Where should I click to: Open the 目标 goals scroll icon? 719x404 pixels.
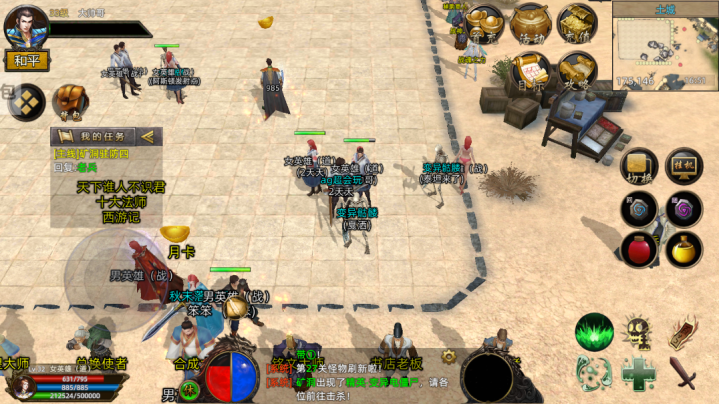(531, 72)
